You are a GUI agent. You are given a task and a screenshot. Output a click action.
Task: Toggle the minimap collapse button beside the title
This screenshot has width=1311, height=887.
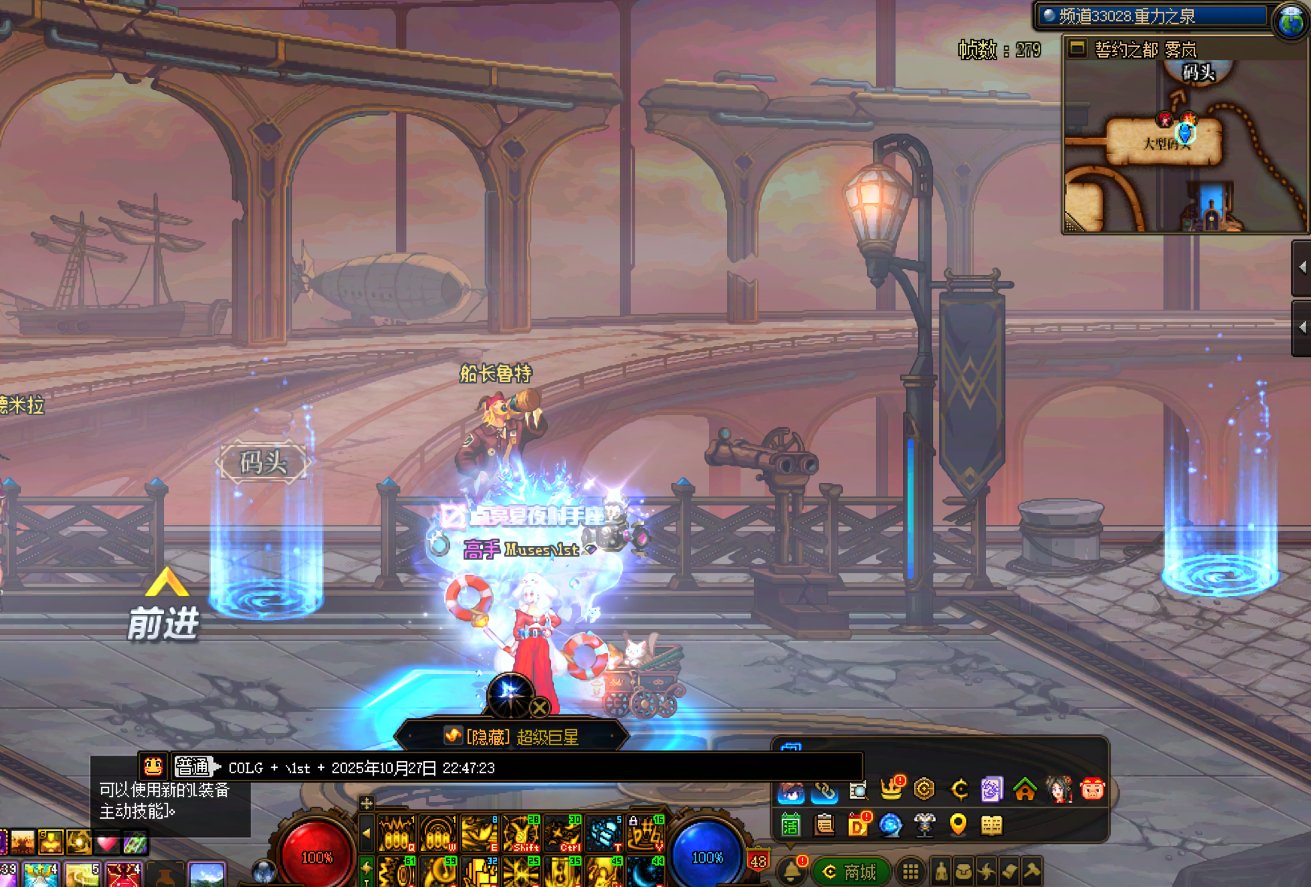(1077, 48)
